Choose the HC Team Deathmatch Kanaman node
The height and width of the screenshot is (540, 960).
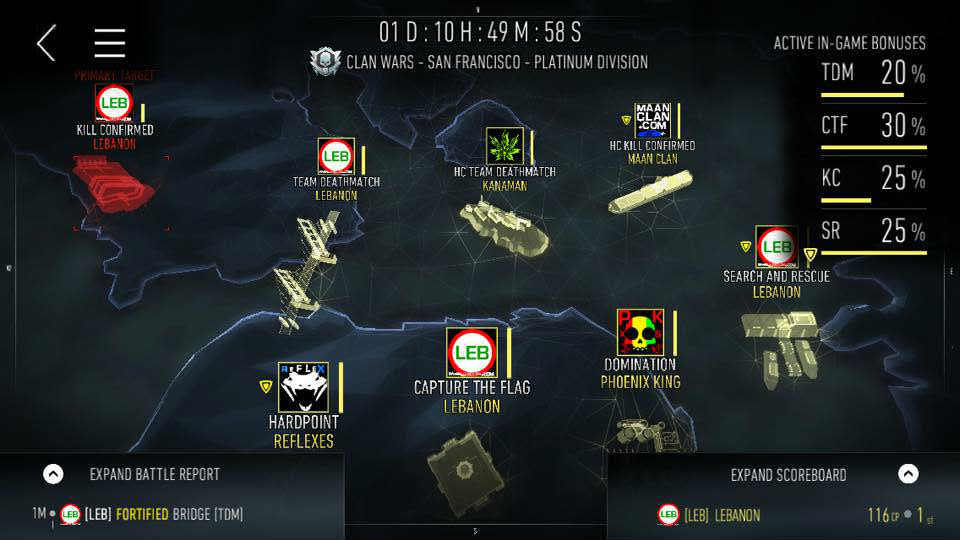click(504, 146)
